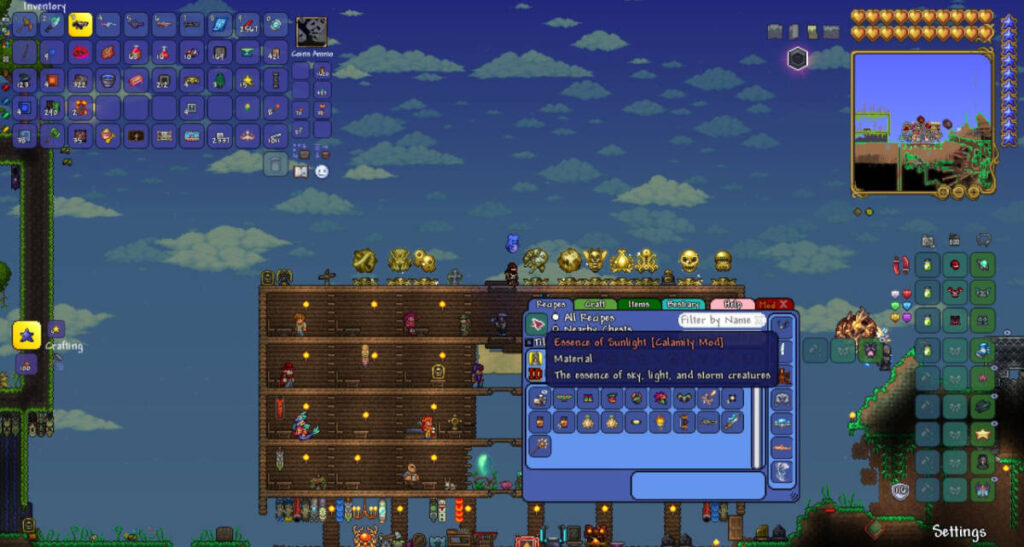Switch to the Bestiary tab
The height and width of the screenshot is (547, 1024).
683,304
